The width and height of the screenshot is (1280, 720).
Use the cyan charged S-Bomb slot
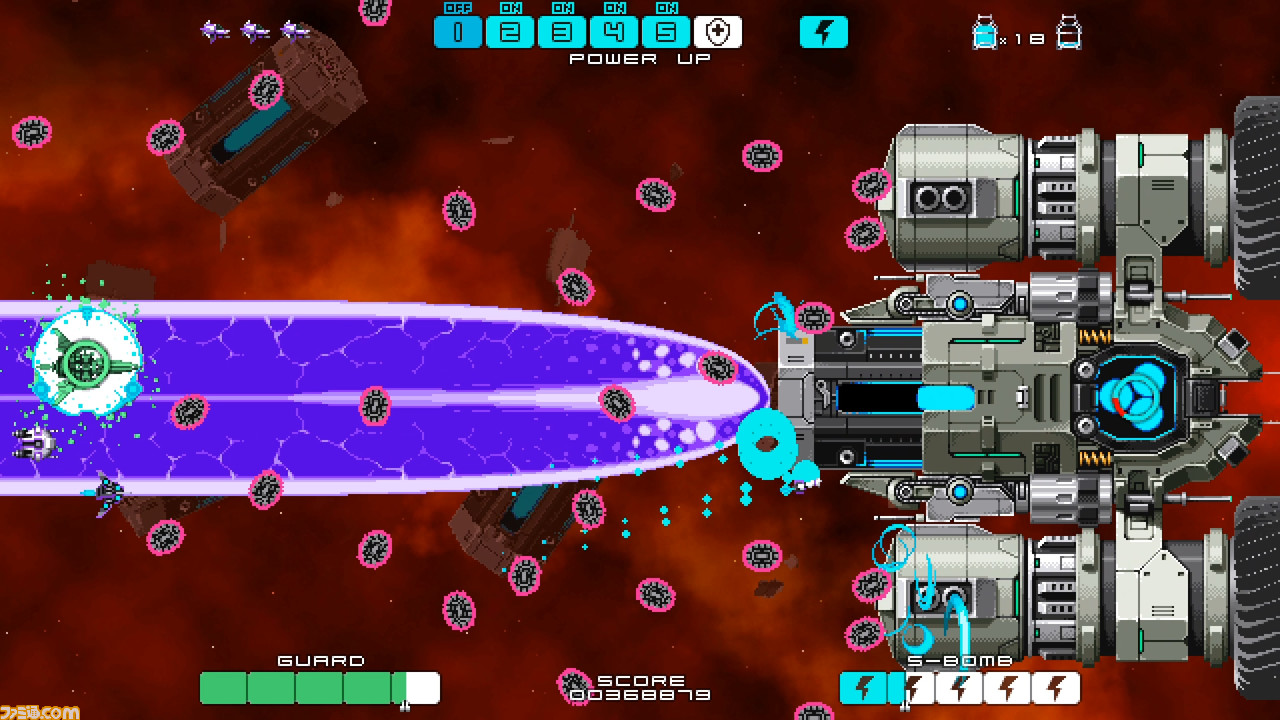point(864,688)
